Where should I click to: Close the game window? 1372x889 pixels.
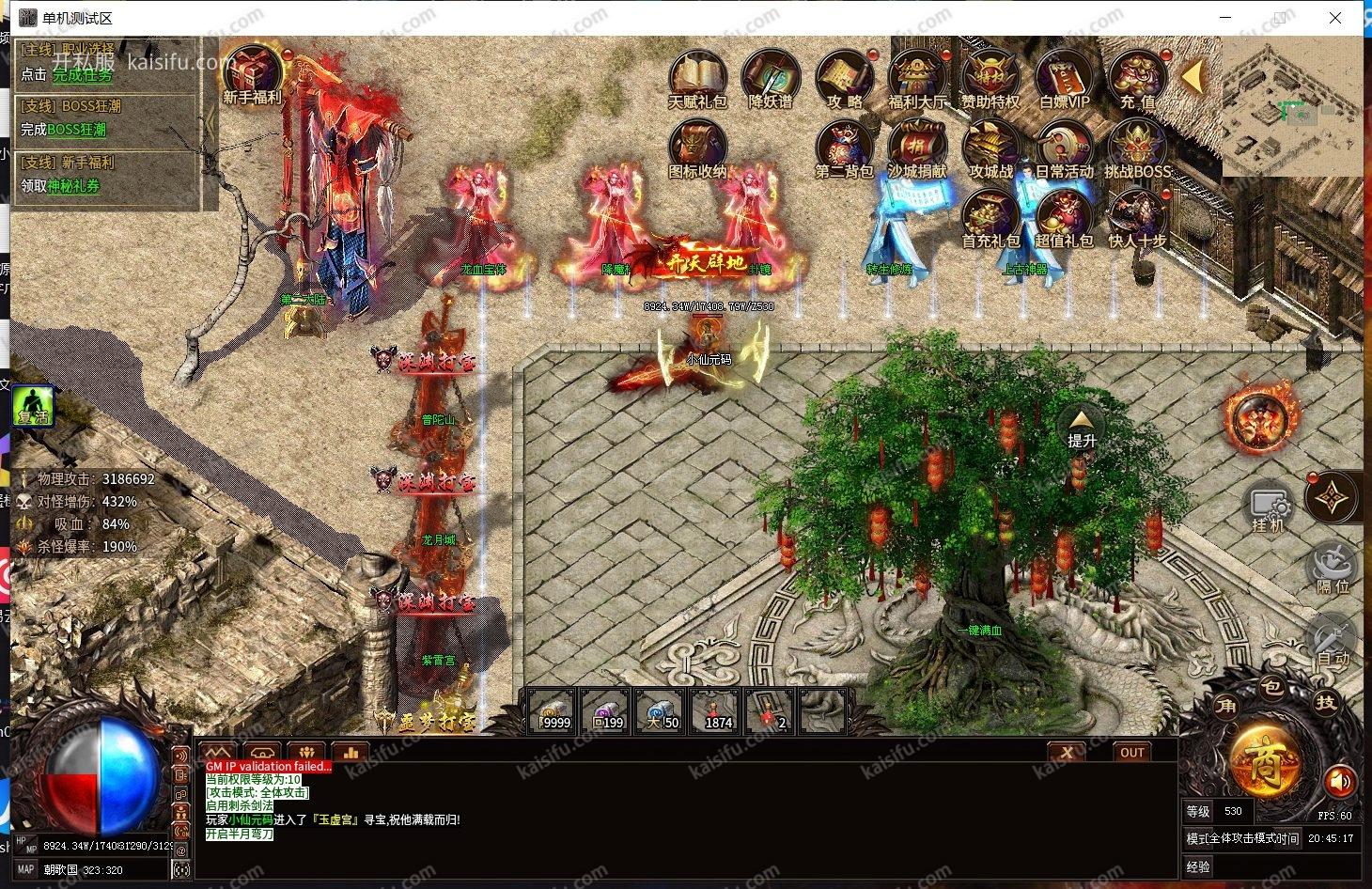coord(1335,18)
